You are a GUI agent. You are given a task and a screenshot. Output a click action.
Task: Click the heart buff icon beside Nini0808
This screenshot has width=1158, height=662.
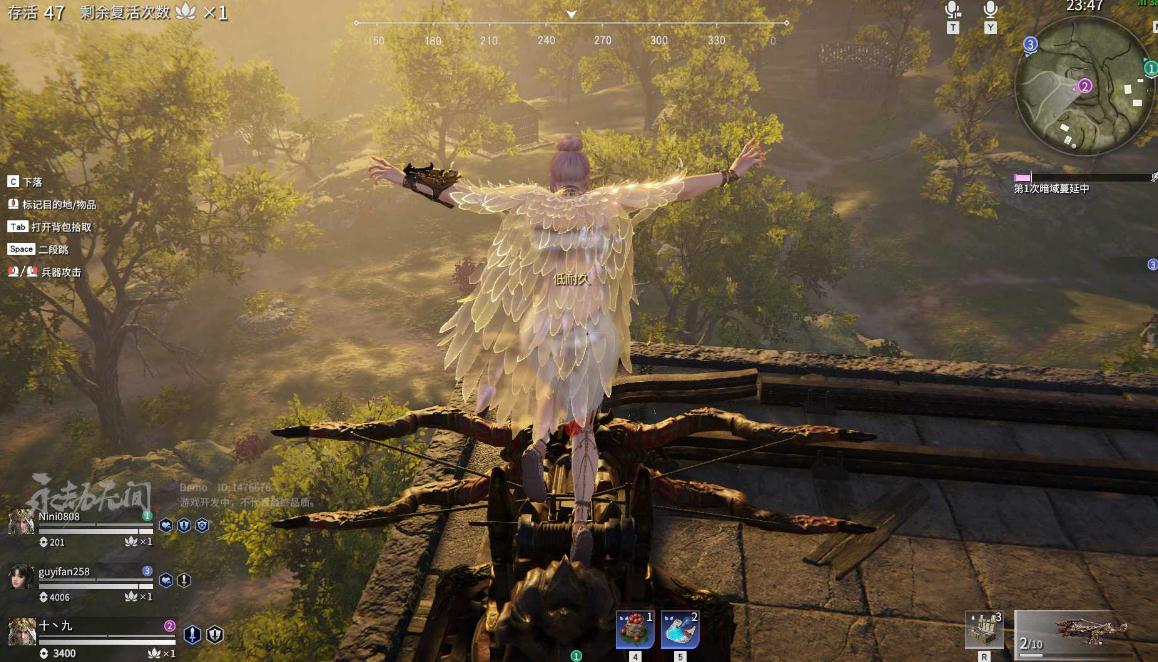[x=166, y=525]
